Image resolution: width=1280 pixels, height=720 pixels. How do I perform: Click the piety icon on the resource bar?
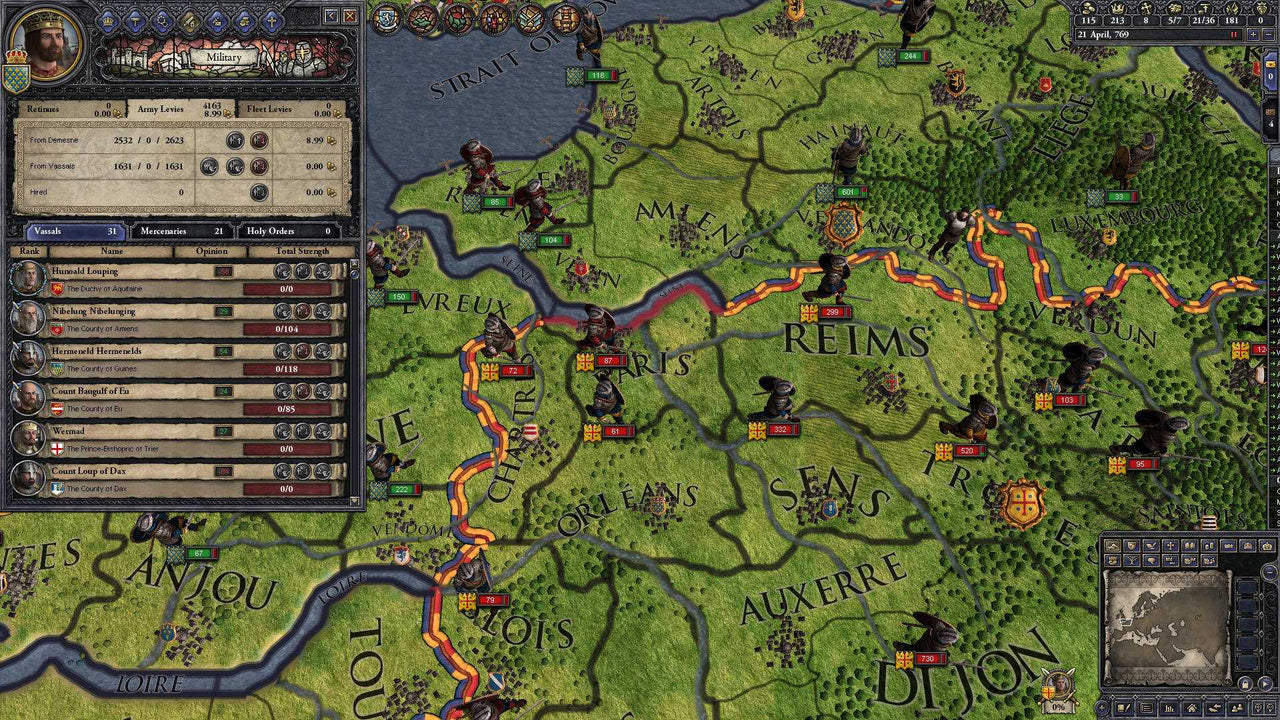1146,8
